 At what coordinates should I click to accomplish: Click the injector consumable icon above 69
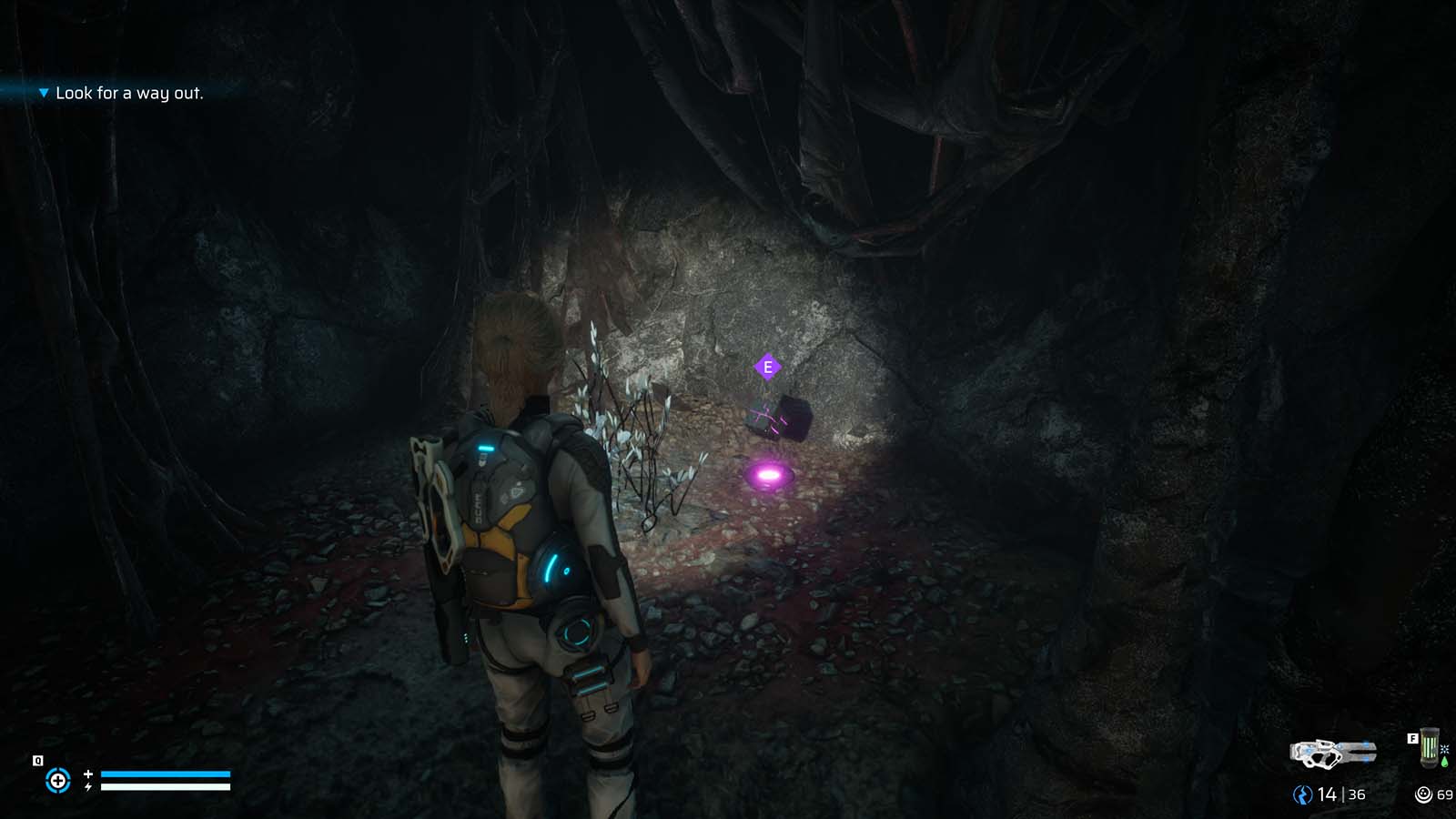[1429, 747]
